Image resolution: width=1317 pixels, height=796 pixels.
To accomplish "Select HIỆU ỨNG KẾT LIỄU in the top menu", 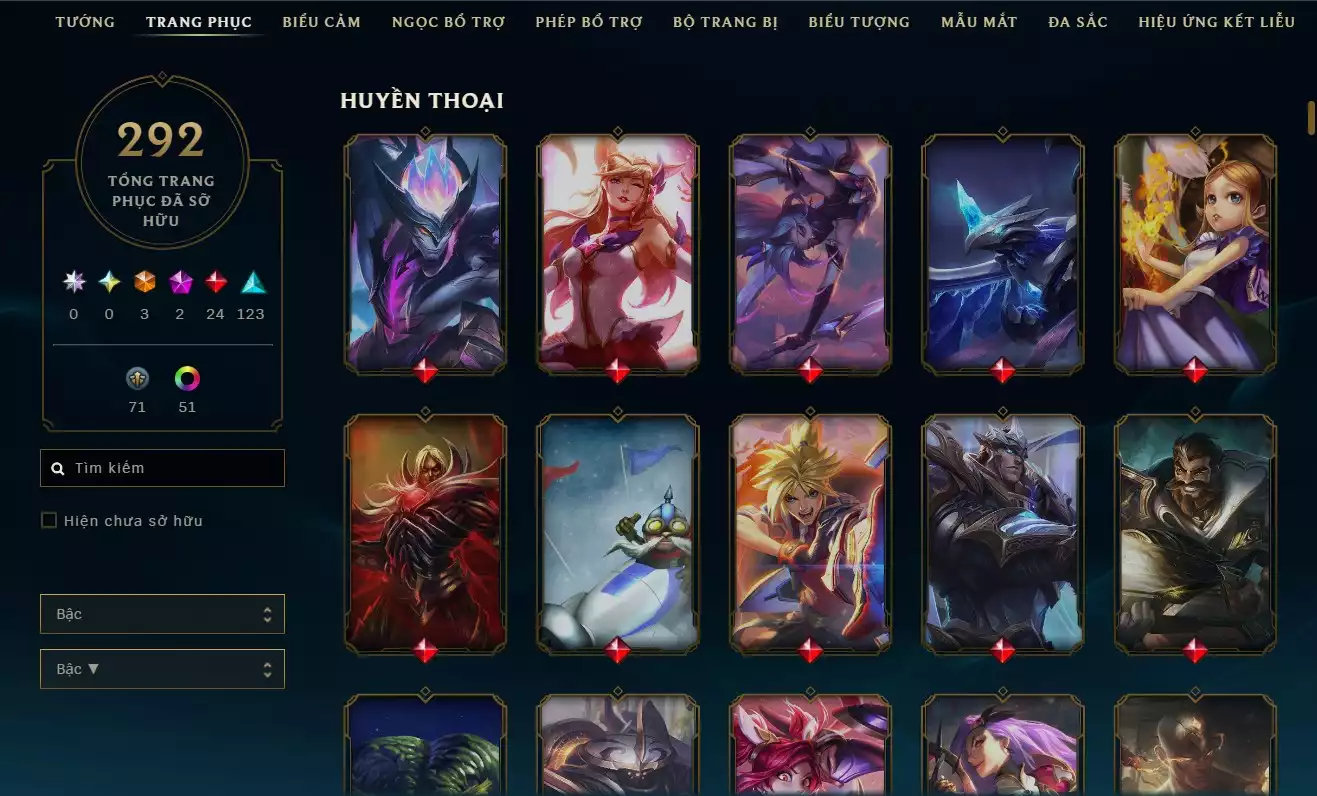I will coord(1216,21).
